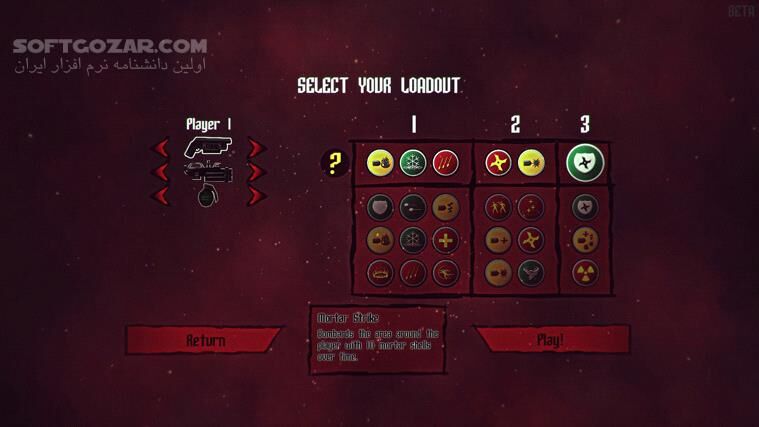Image resolution: width=759 pixels, height=427 pixels.
Task: Choose the plain gray shield ability
Action: tap(380, 208)
